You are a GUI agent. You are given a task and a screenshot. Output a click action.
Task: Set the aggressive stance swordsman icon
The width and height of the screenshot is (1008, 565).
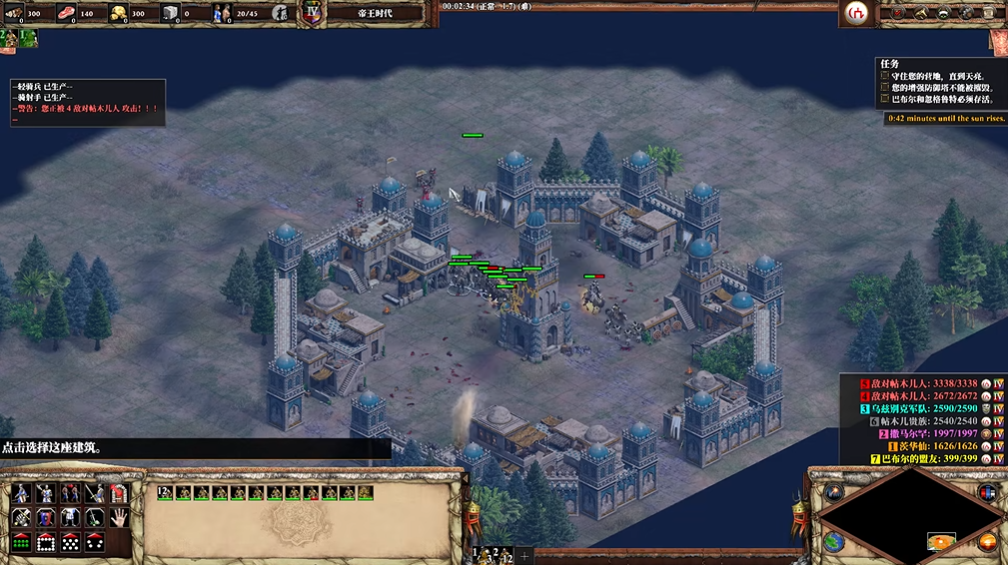(21, 492)
